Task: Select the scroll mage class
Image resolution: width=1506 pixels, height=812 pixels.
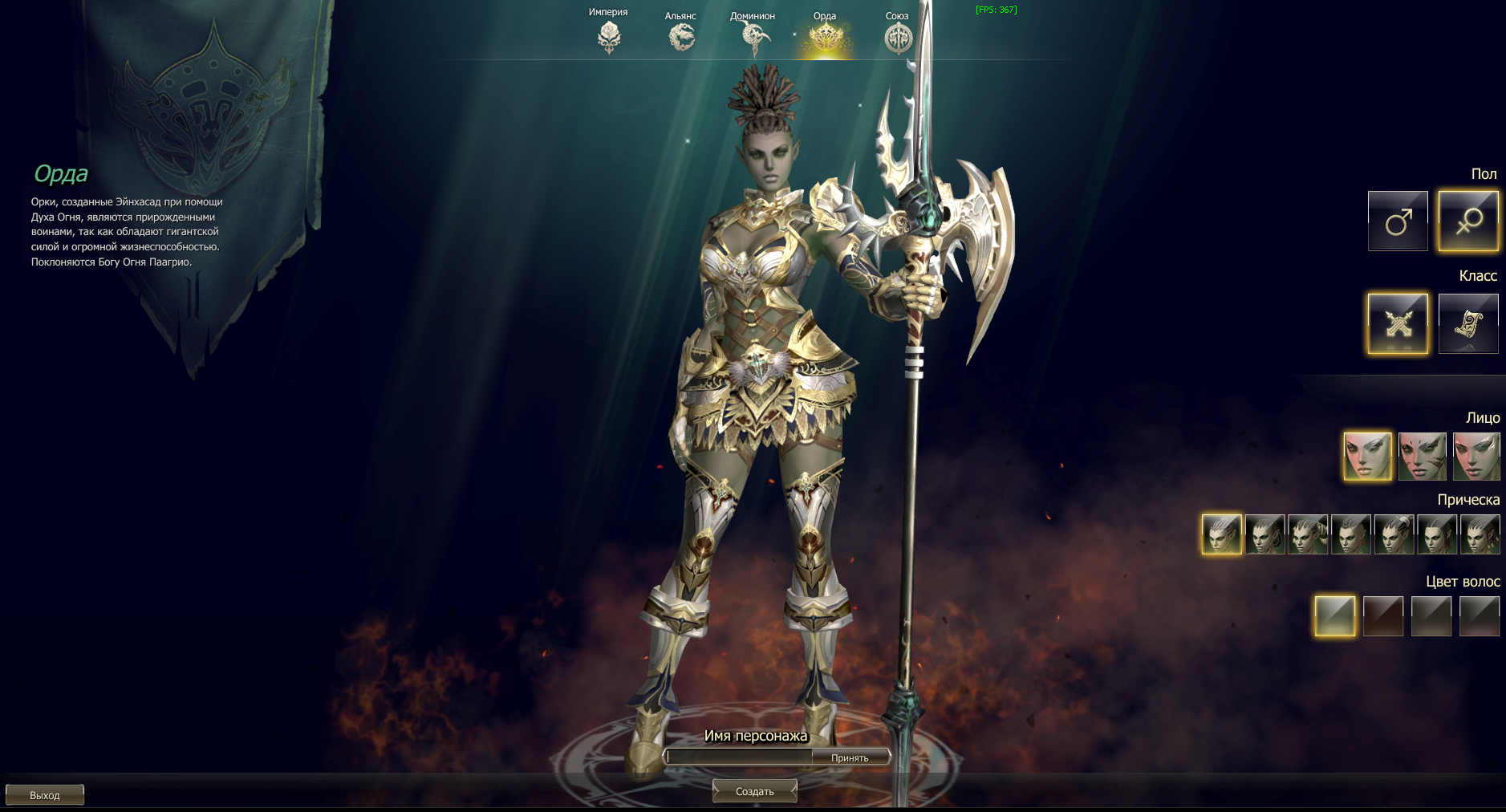Action: pyautogui.click(x=1468, y=323)
